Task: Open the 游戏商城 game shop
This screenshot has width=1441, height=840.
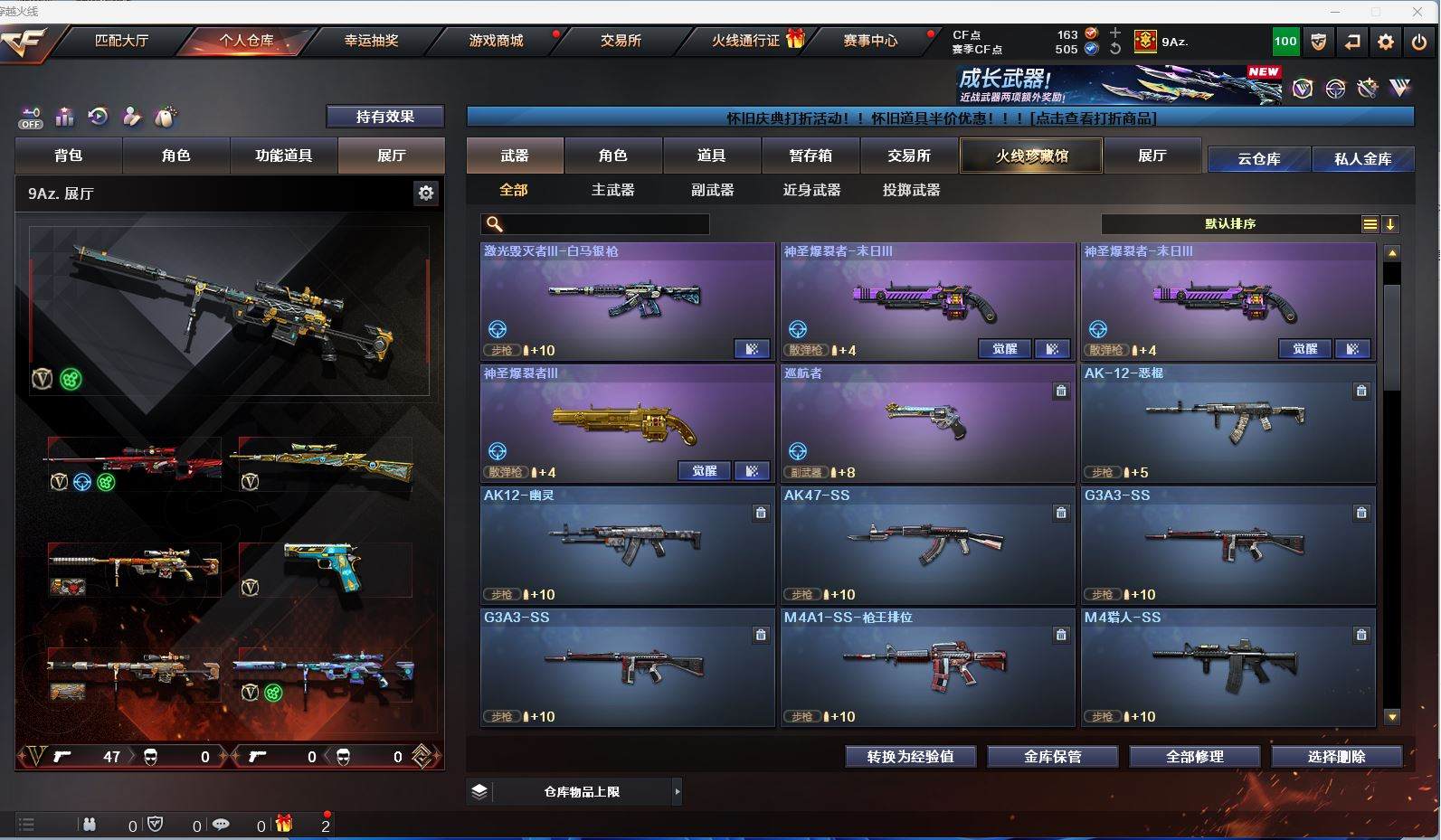Action: [x=496, y=41]
